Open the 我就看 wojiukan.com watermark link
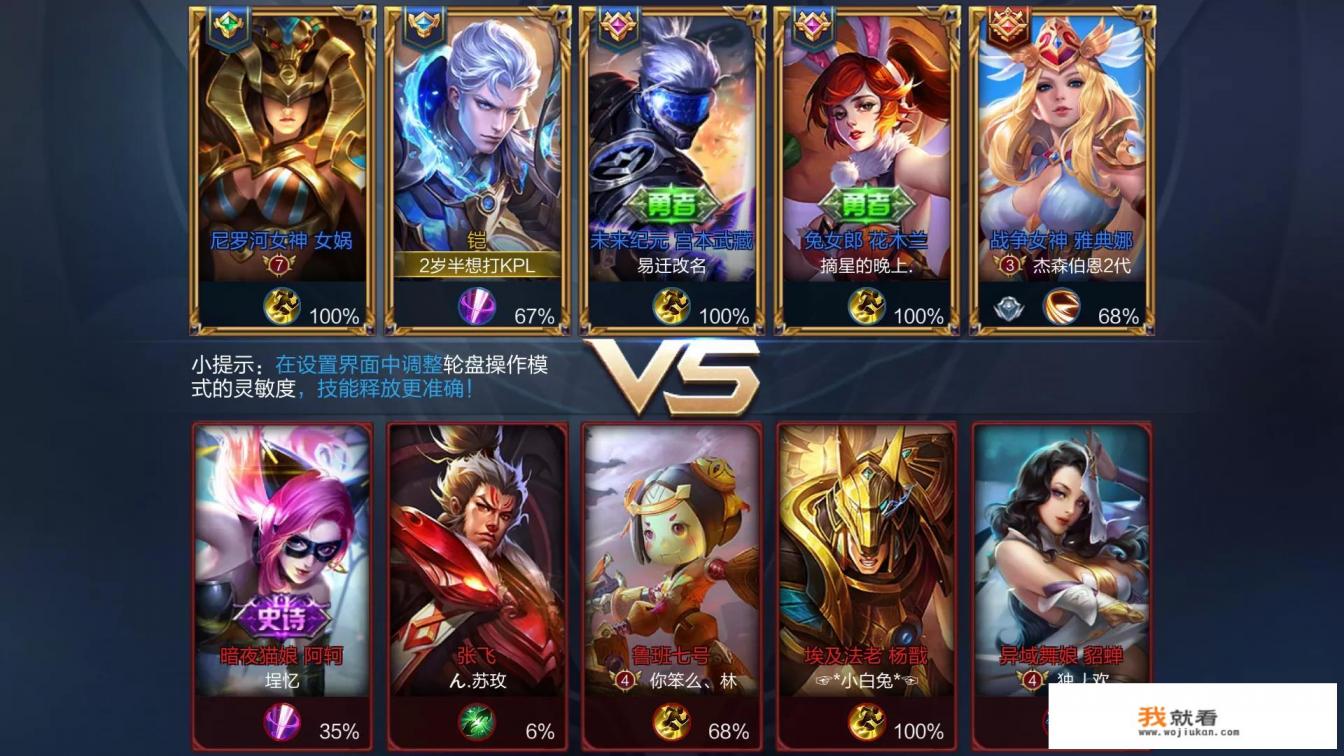This screenshot has height=756, width=1344. coord(1191,717)
